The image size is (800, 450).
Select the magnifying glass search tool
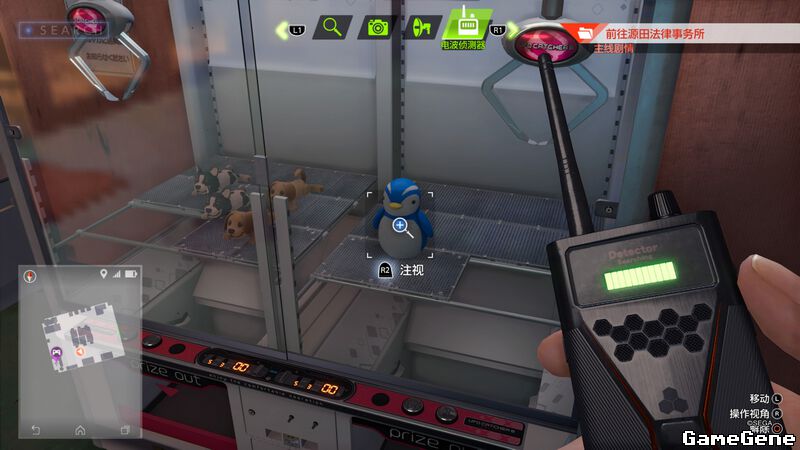333,28
